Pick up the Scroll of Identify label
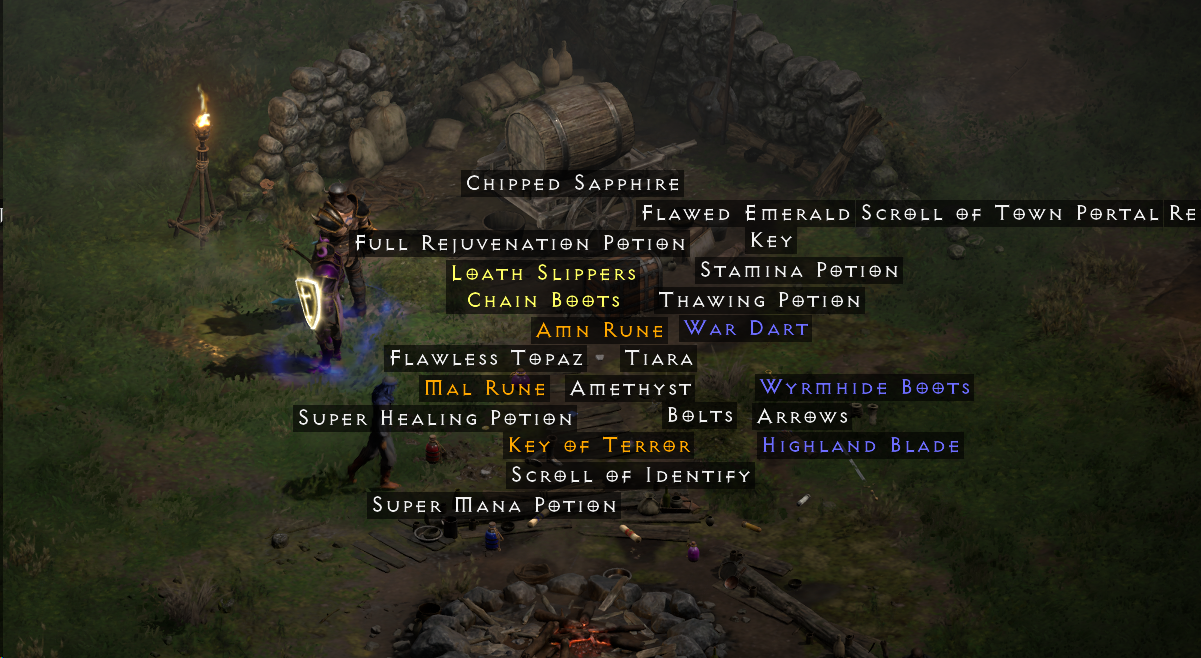Image resolution: width=1201 pixels, height=658 pixels. point(630,476)
